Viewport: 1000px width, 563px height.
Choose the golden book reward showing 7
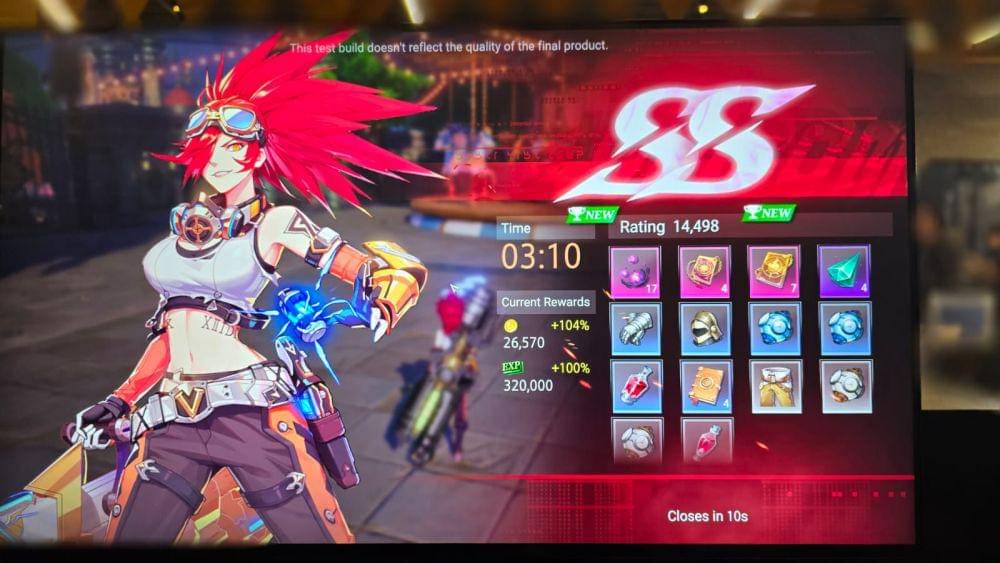pos(774,272)
